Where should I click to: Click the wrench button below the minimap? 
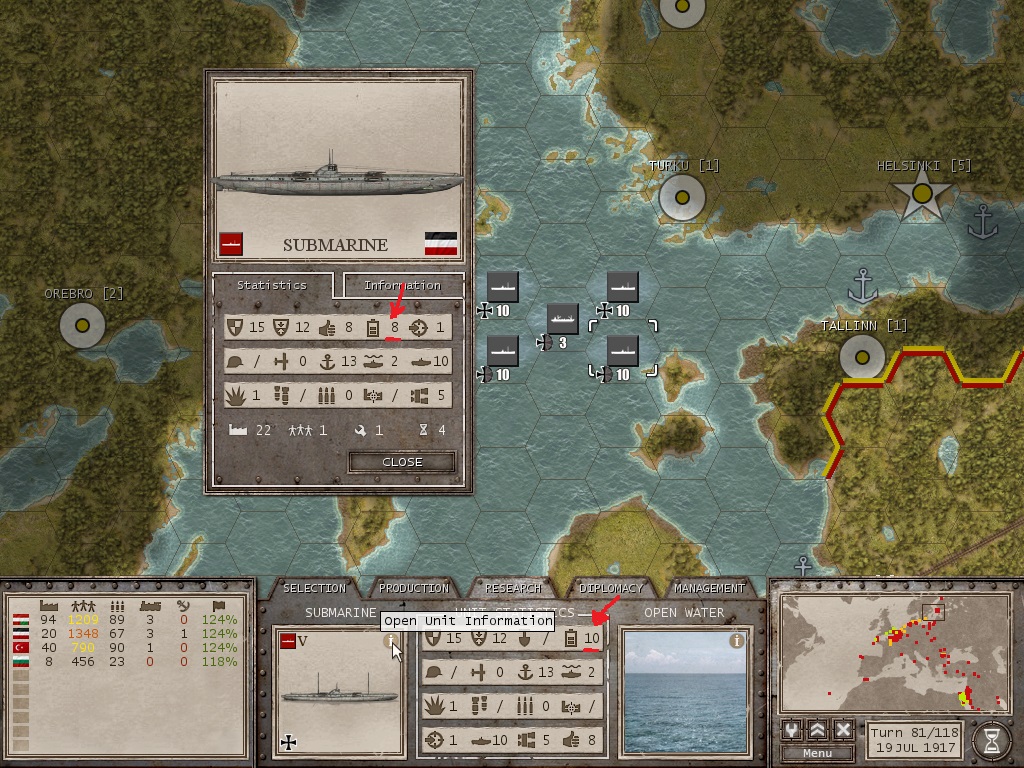pos(794,730)
